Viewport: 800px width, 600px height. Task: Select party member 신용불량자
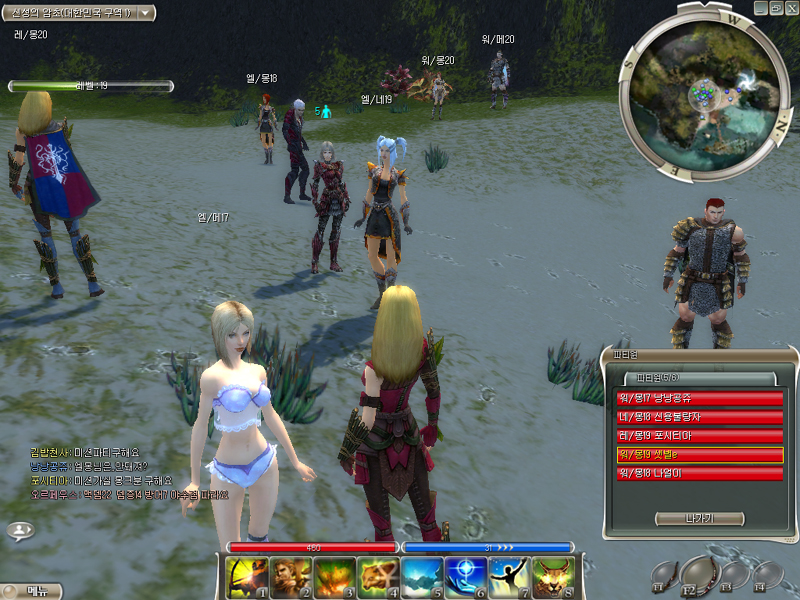[x=699, y=417]
